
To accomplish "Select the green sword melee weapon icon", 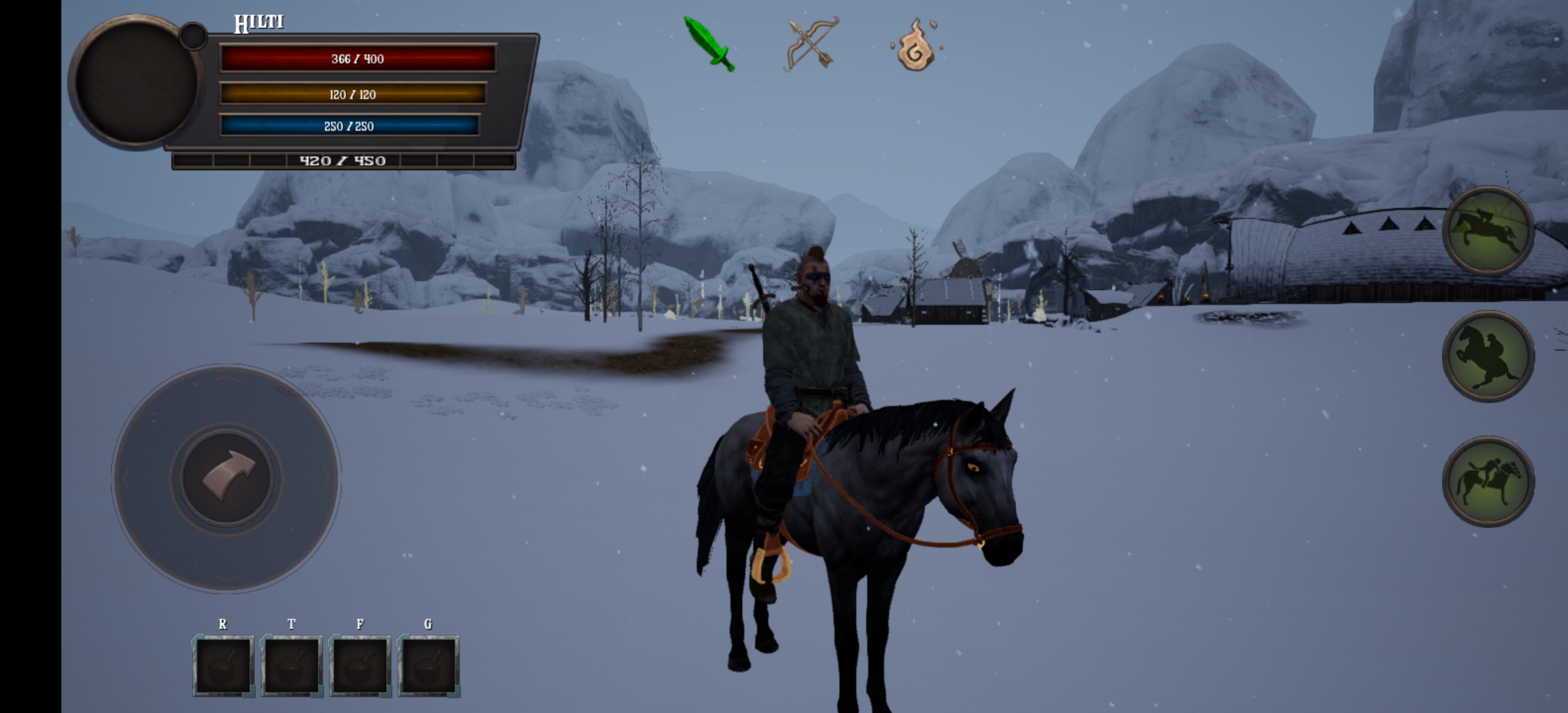I will pos(709,44).
